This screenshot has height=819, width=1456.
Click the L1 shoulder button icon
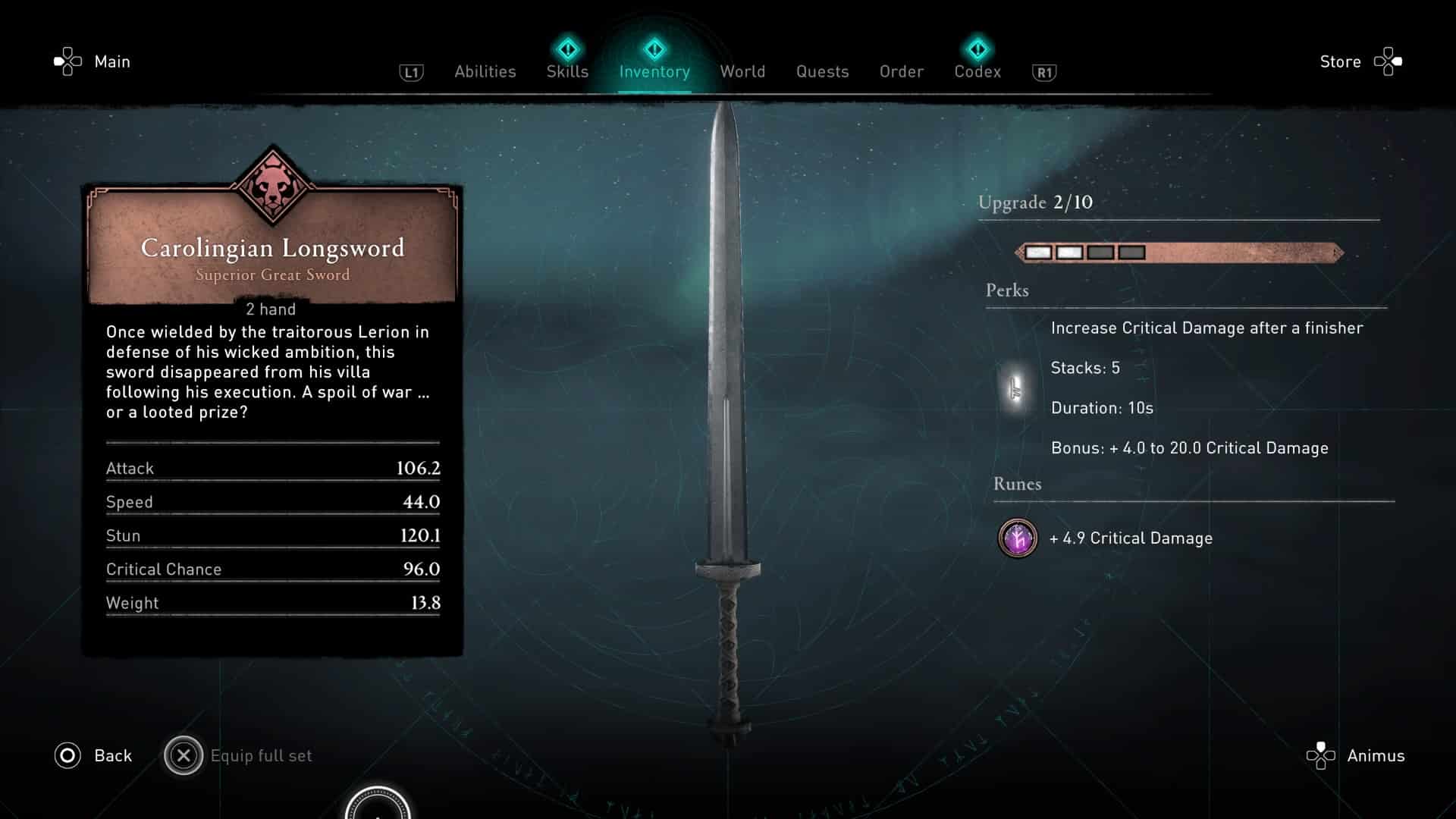[x=410, y=72]
